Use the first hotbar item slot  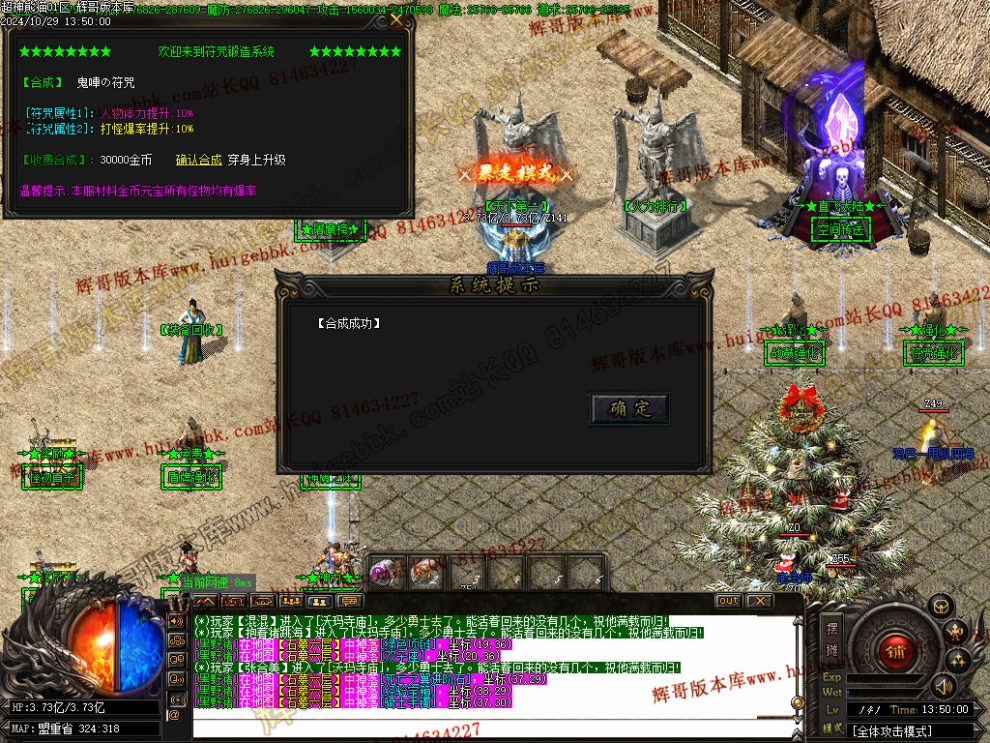[x=384, y=573]
